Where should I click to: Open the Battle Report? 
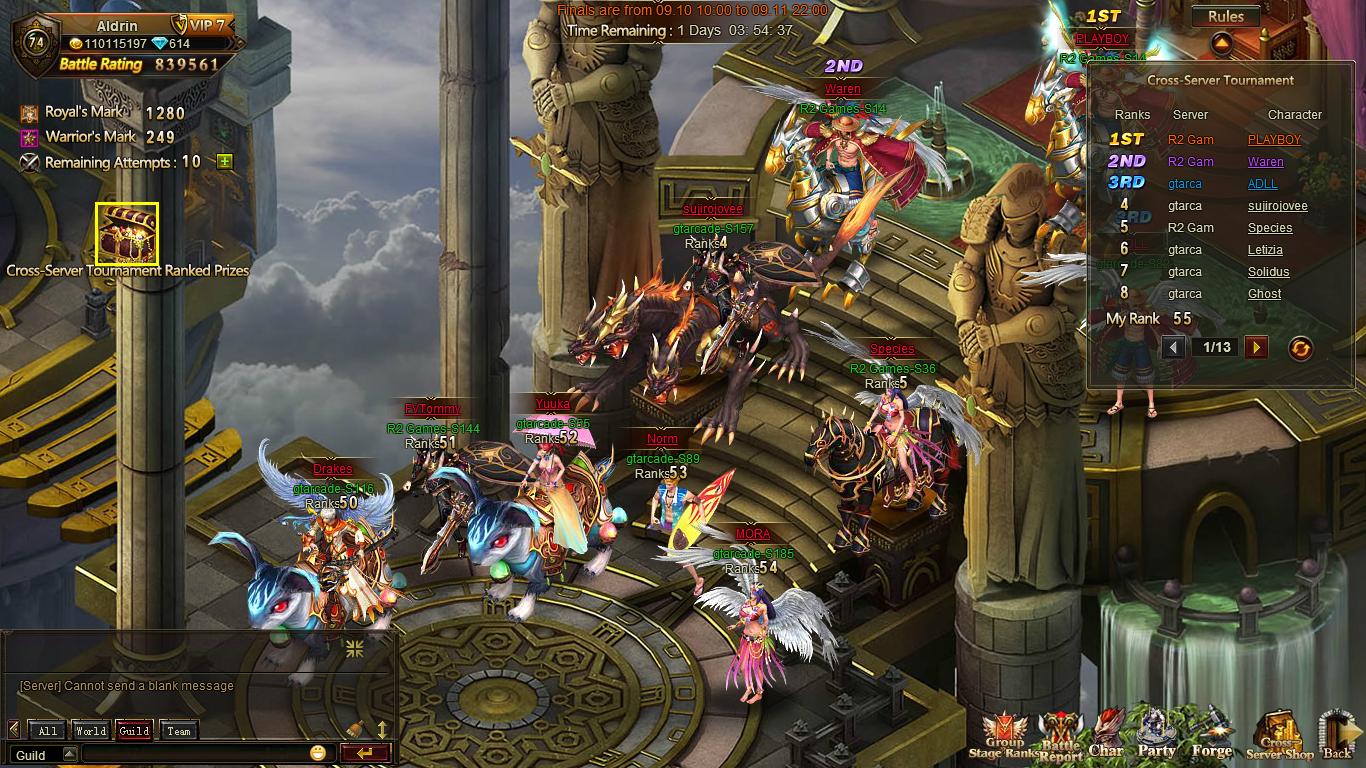tap(1060, 738)
